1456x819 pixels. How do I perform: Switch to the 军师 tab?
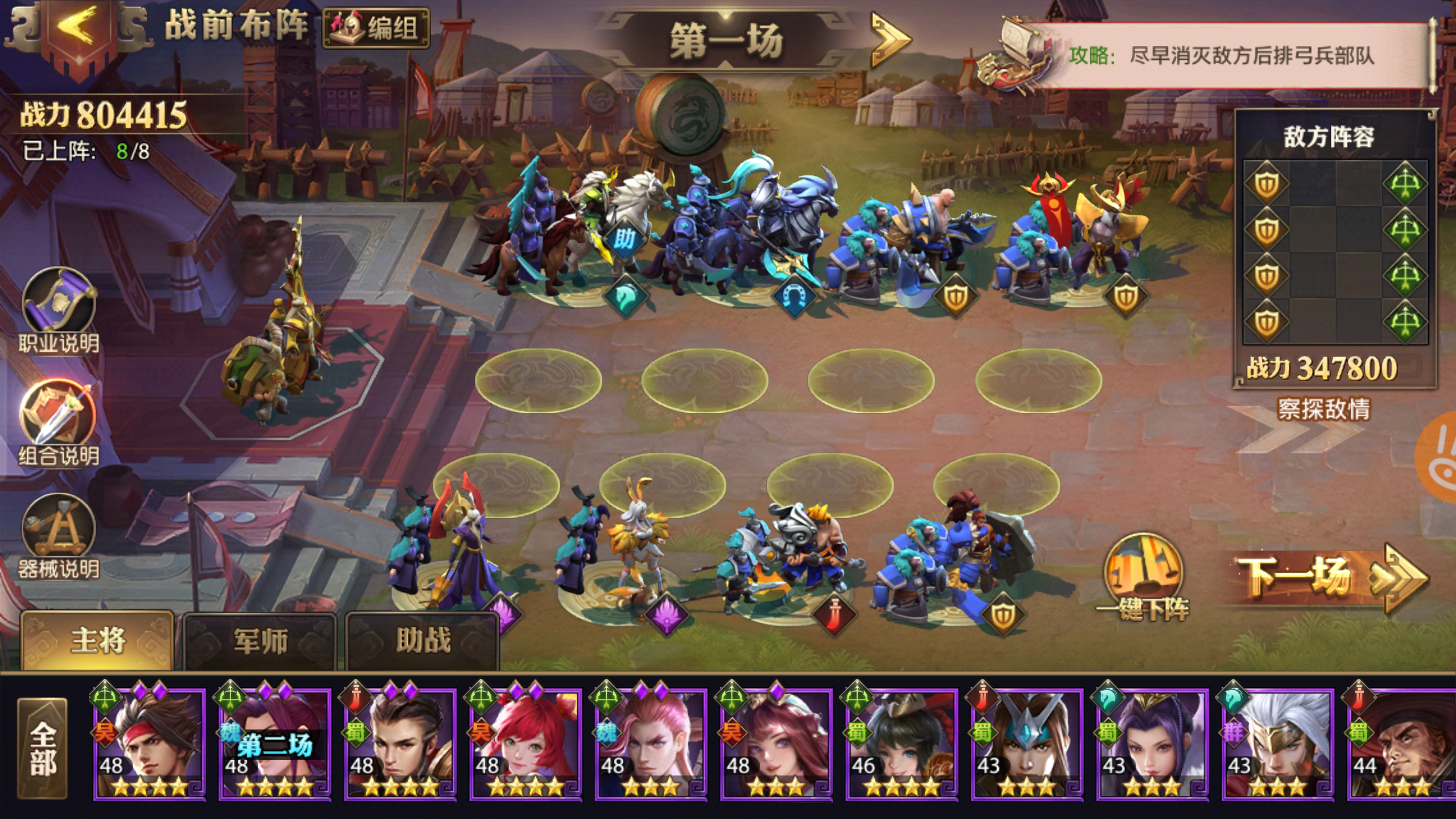[x=260, y=640]
